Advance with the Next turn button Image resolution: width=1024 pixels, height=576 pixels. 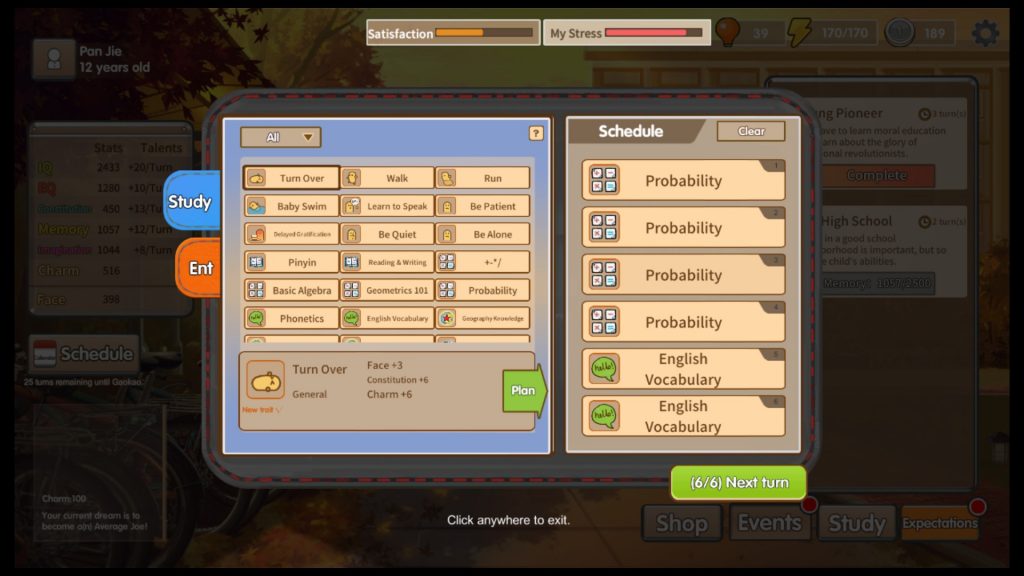tap(739, 482)
